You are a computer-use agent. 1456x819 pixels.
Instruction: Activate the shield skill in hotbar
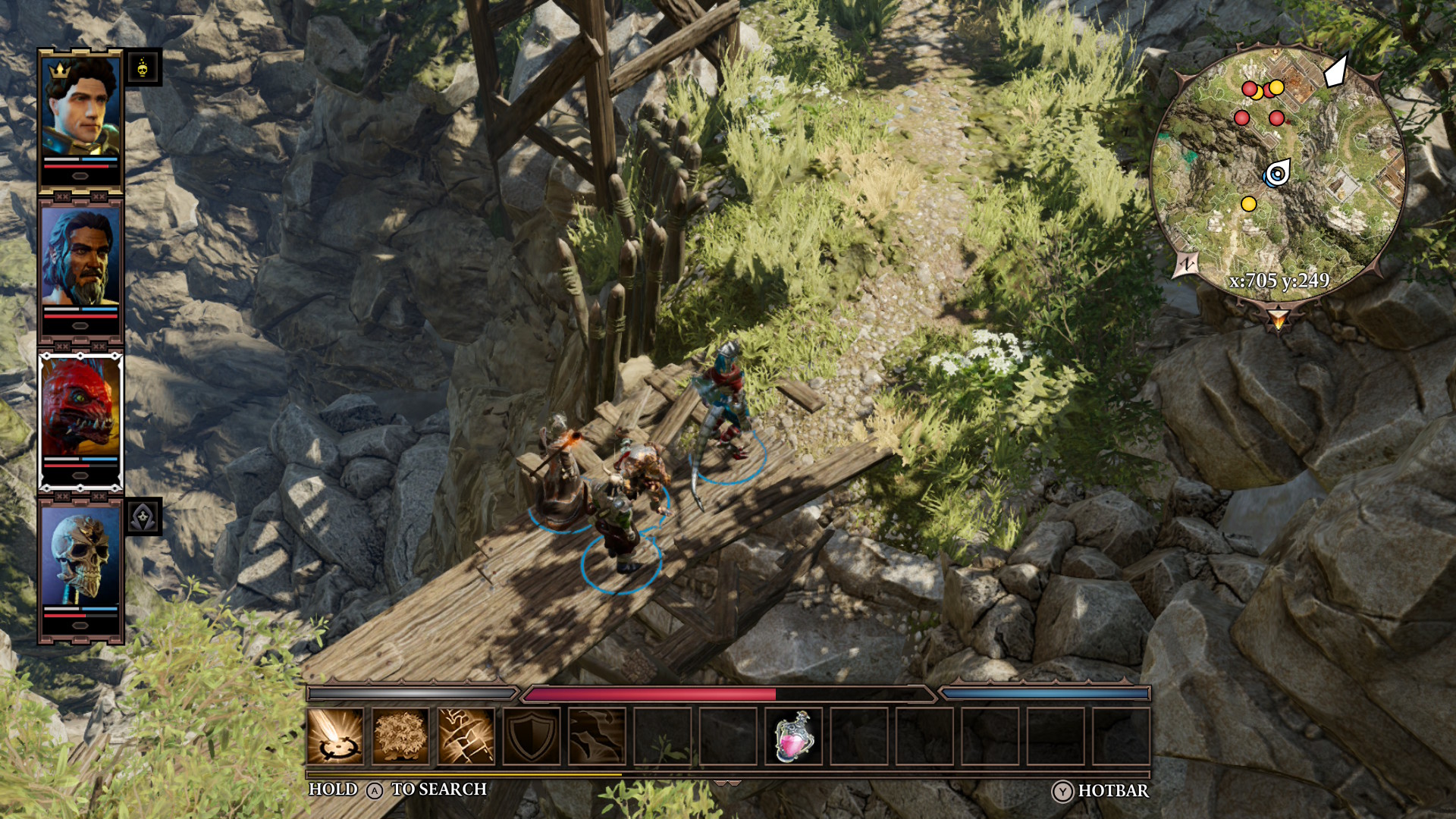(x=531, y=736)
